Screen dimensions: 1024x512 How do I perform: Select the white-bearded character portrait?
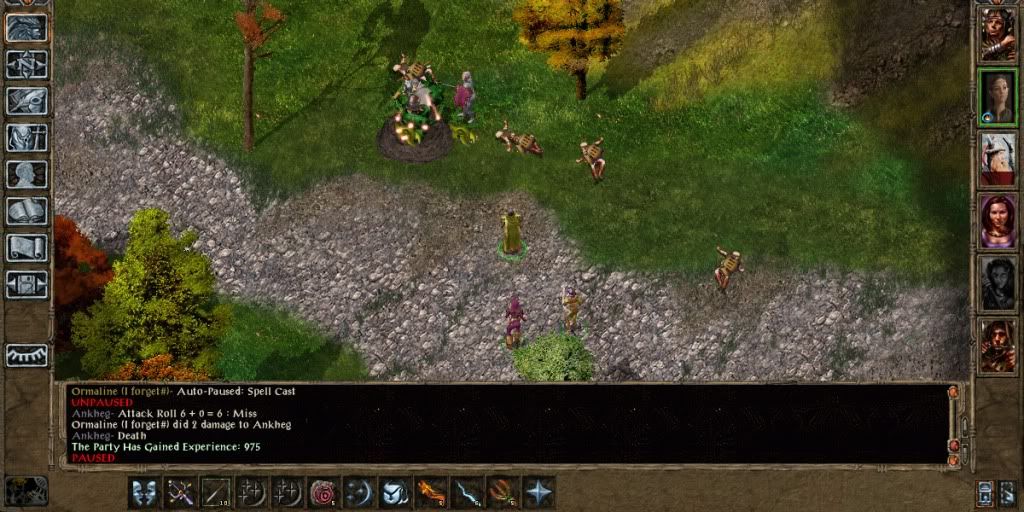(x=997, y=158)
